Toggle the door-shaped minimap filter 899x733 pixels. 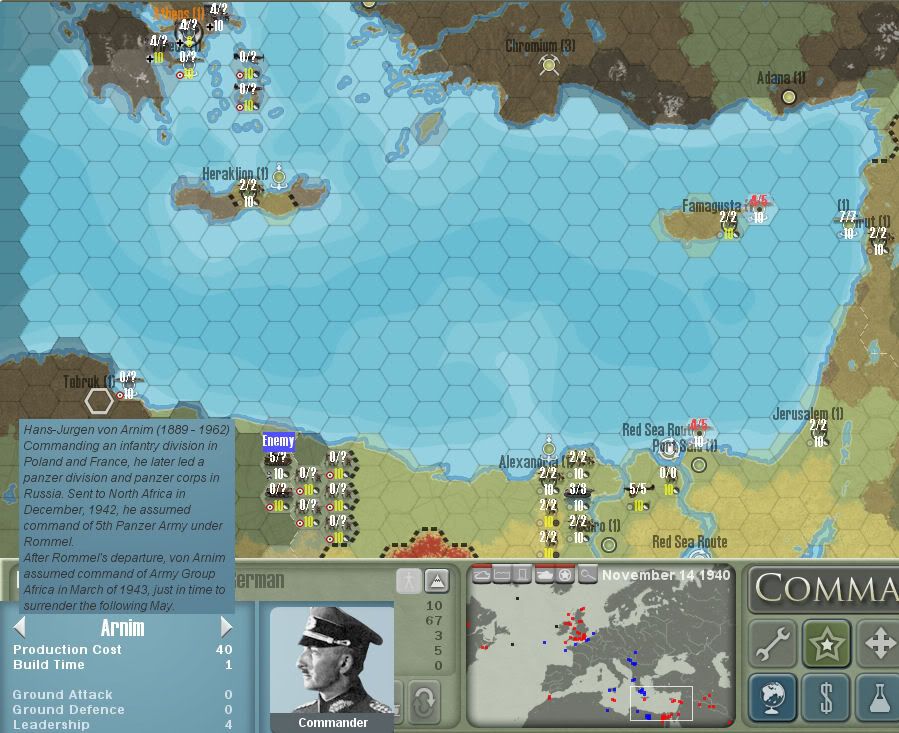click(x=523, y=575)
